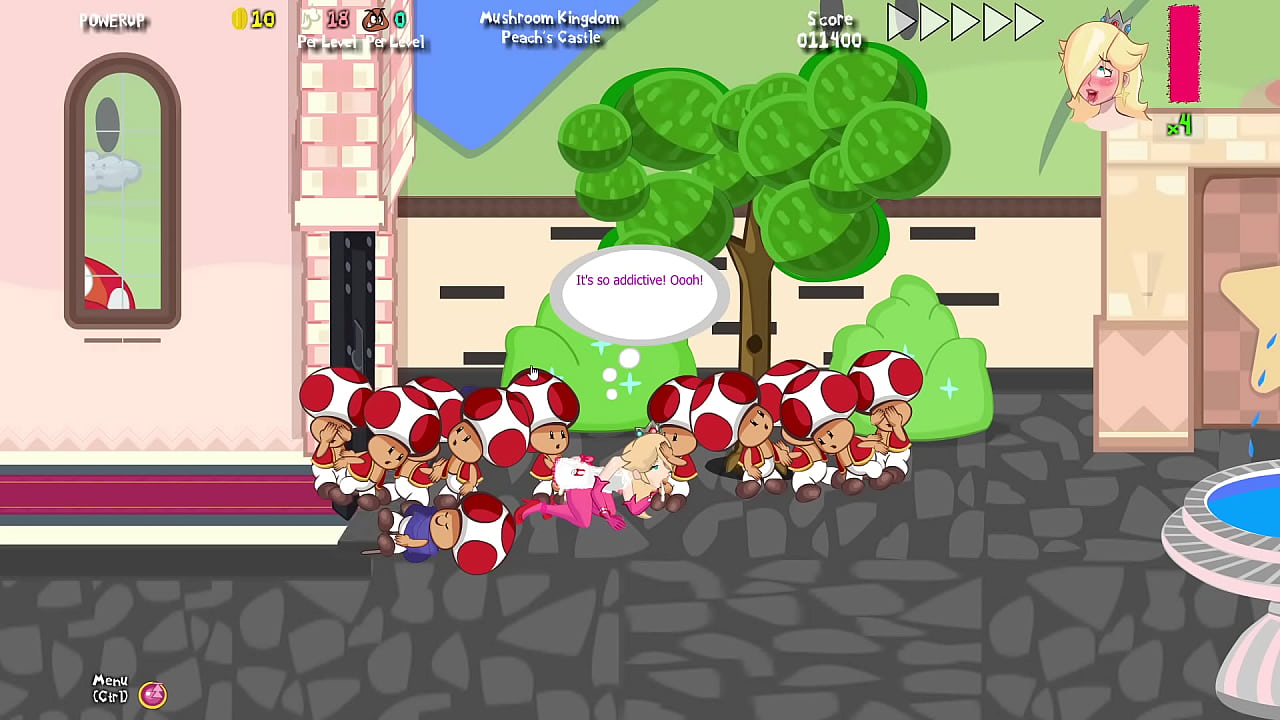Click the yellow coin next to the 10
Image resolution: width=1280 pixels, height=720 pixels.
pos(240,18)
